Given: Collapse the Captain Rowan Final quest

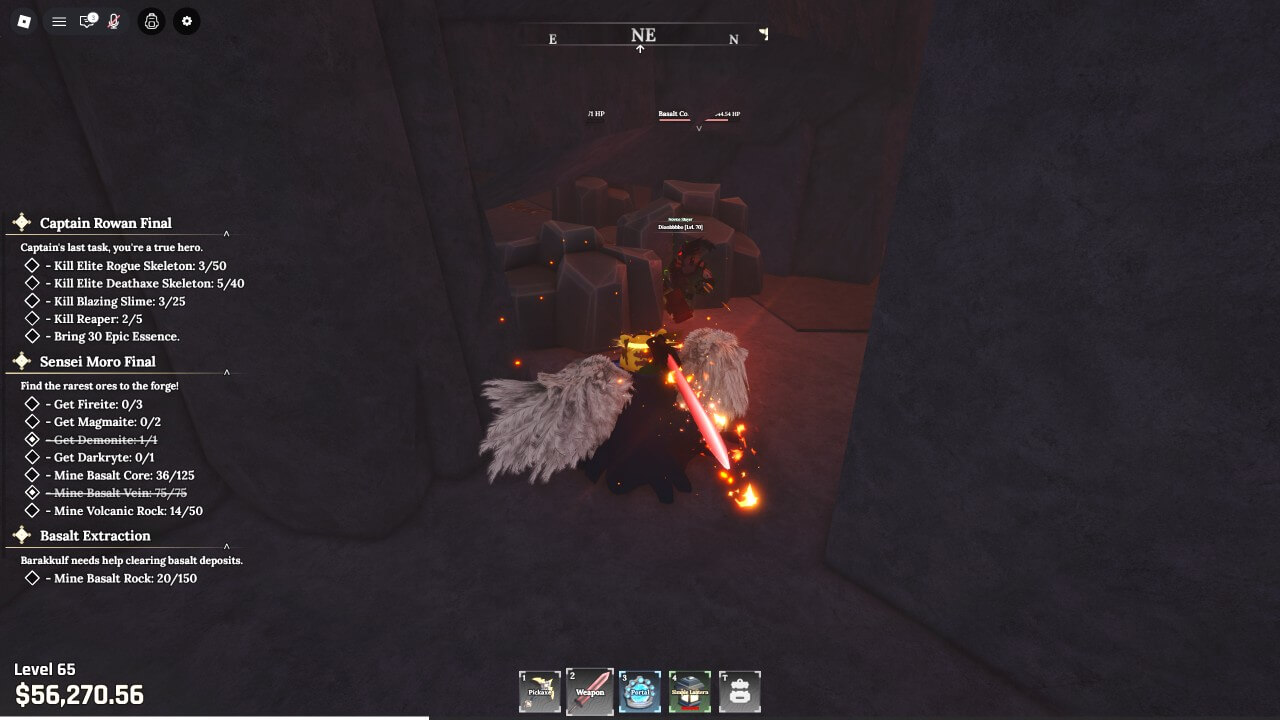Looking at the screenshot, I should coord(226,234).
